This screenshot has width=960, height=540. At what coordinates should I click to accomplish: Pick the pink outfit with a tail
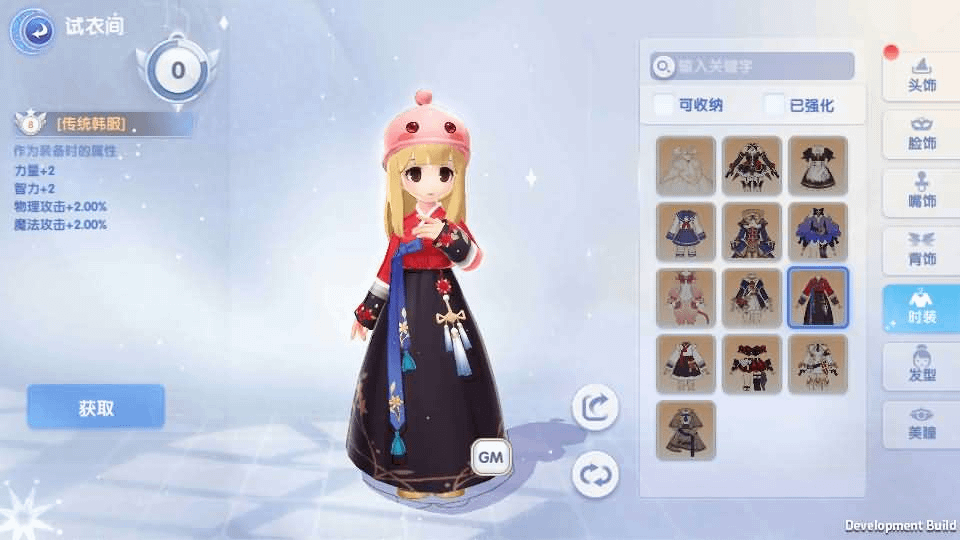tap(686, 298)
